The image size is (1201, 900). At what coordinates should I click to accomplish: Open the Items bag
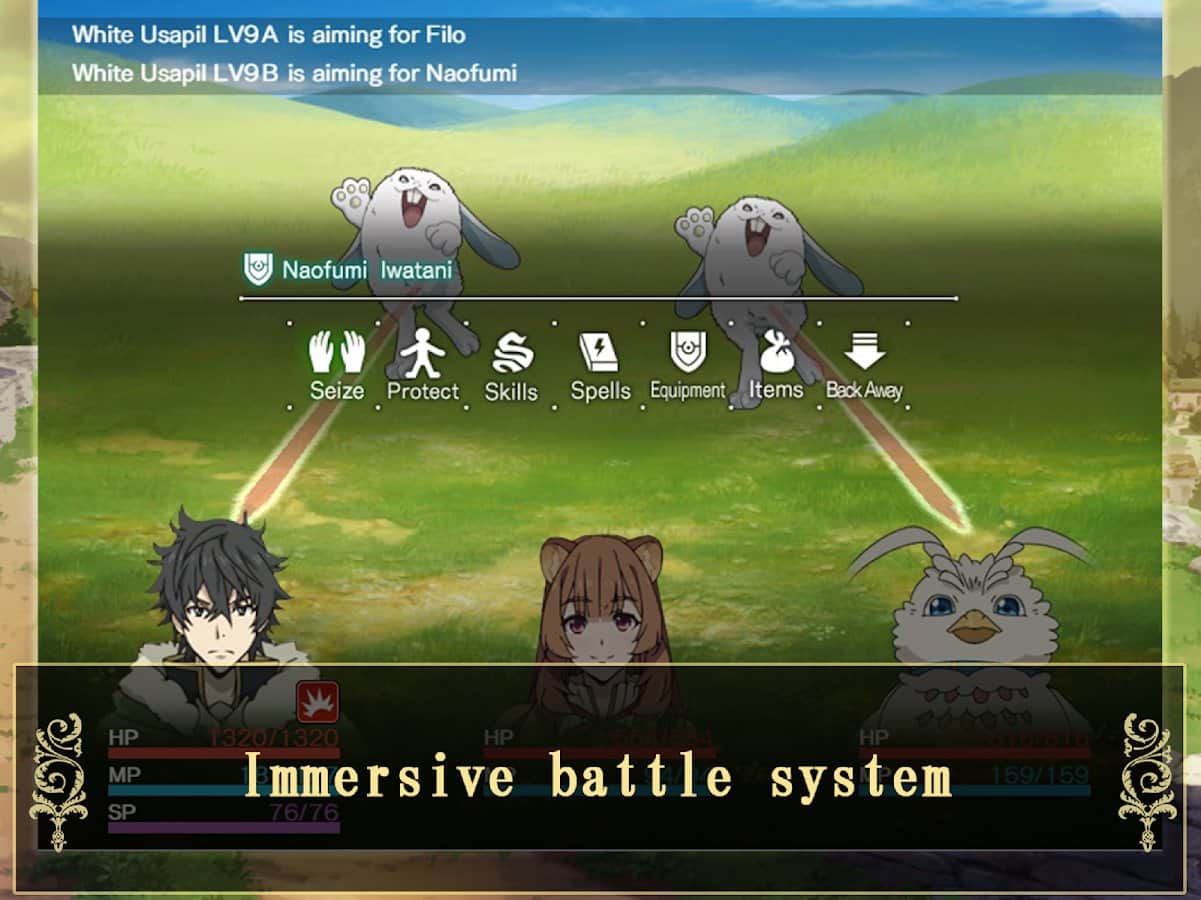(776, 365)
